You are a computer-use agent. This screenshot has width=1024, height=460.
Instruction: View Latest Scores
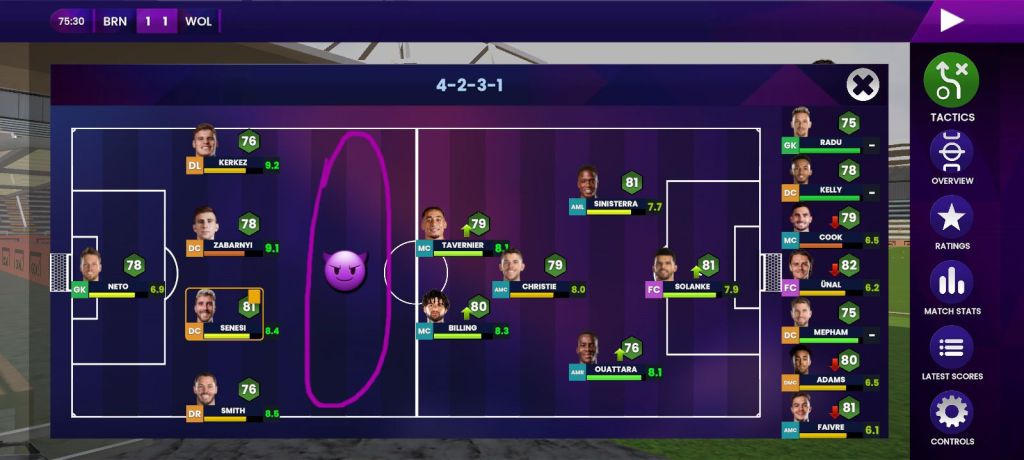click(x=951, y=349)
